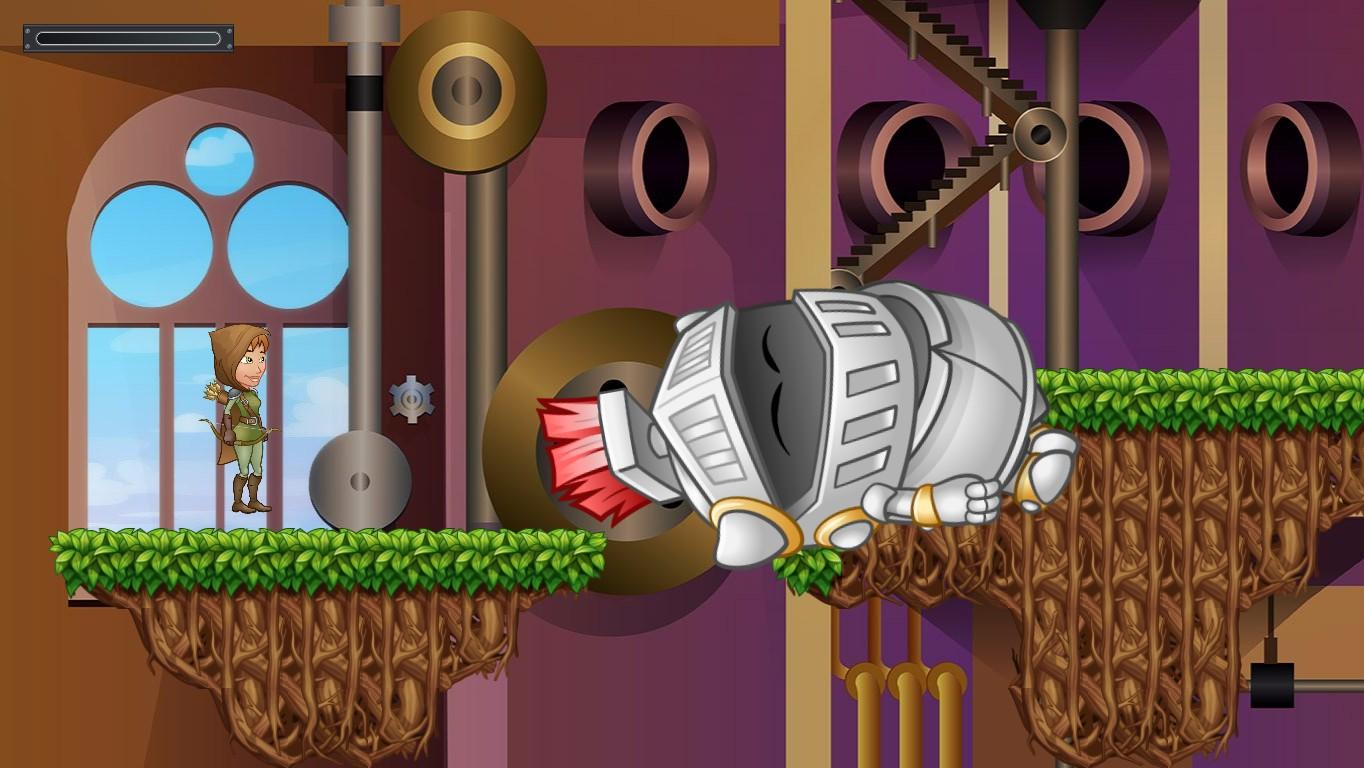The width and height of the screenshot is (1364, 768).
Task: Select the knight's red plume
Action: 580,450
